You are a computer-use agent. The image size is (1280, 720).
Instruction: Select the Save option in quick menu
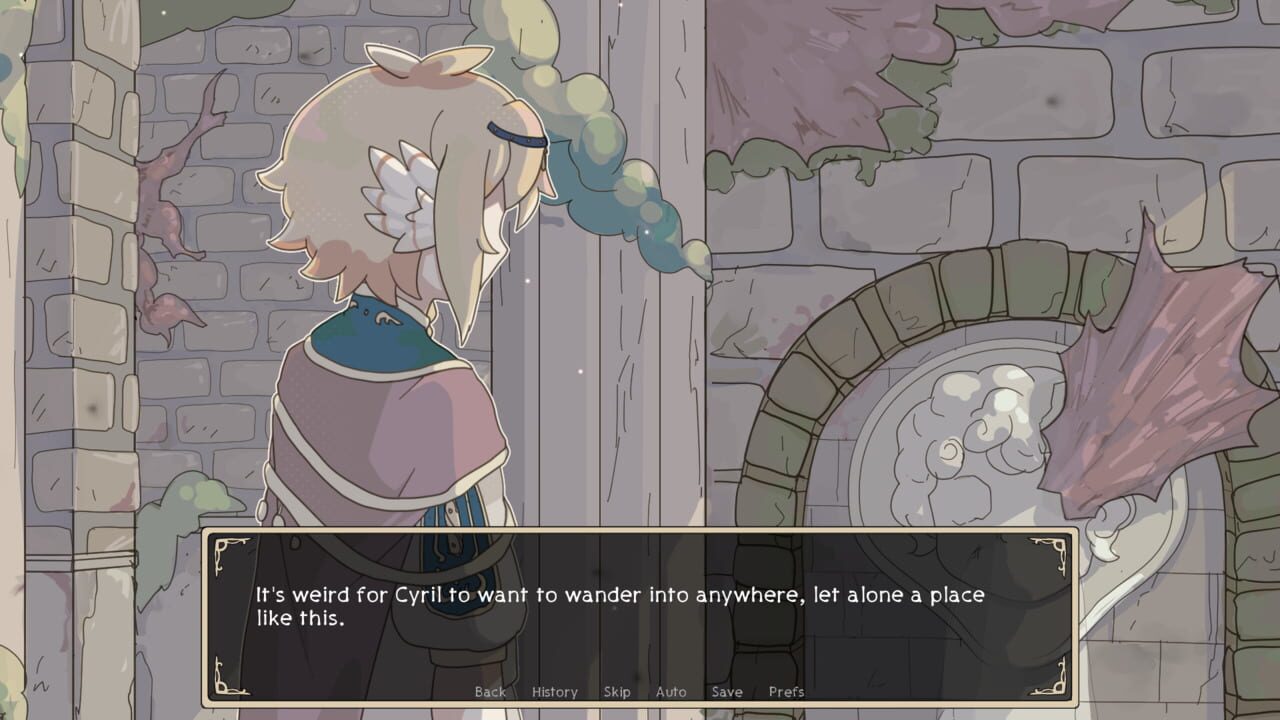(727, 691)
